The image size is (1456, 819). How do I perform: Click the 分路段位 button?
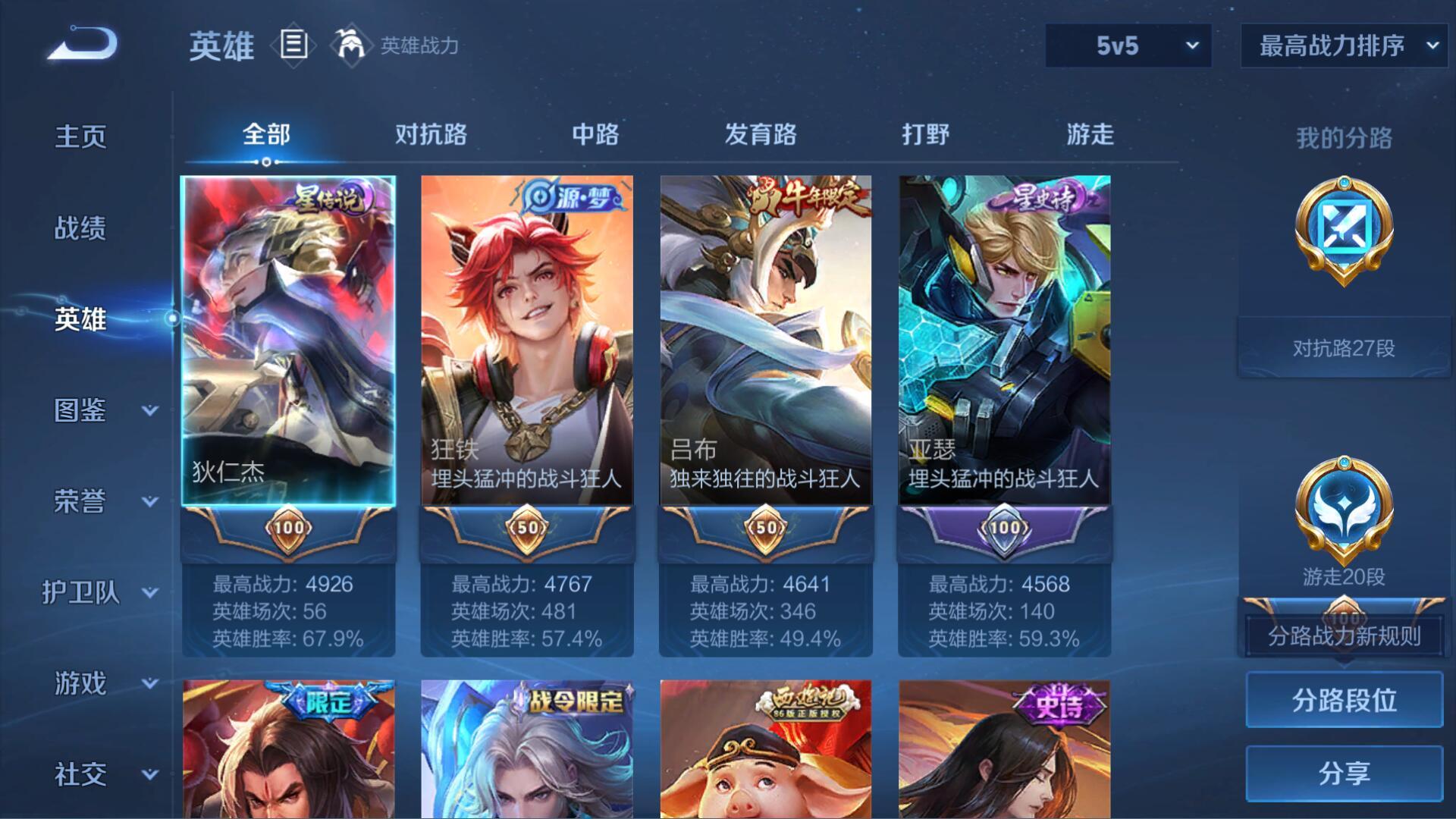1344,700
